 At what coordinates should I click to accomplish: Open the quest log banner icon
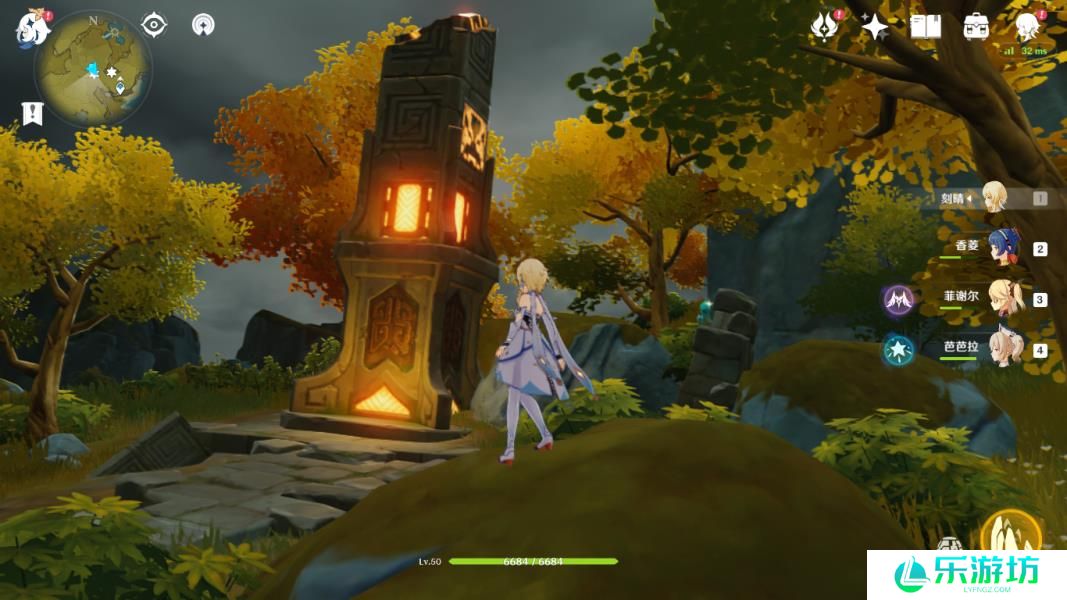(32, 113)
